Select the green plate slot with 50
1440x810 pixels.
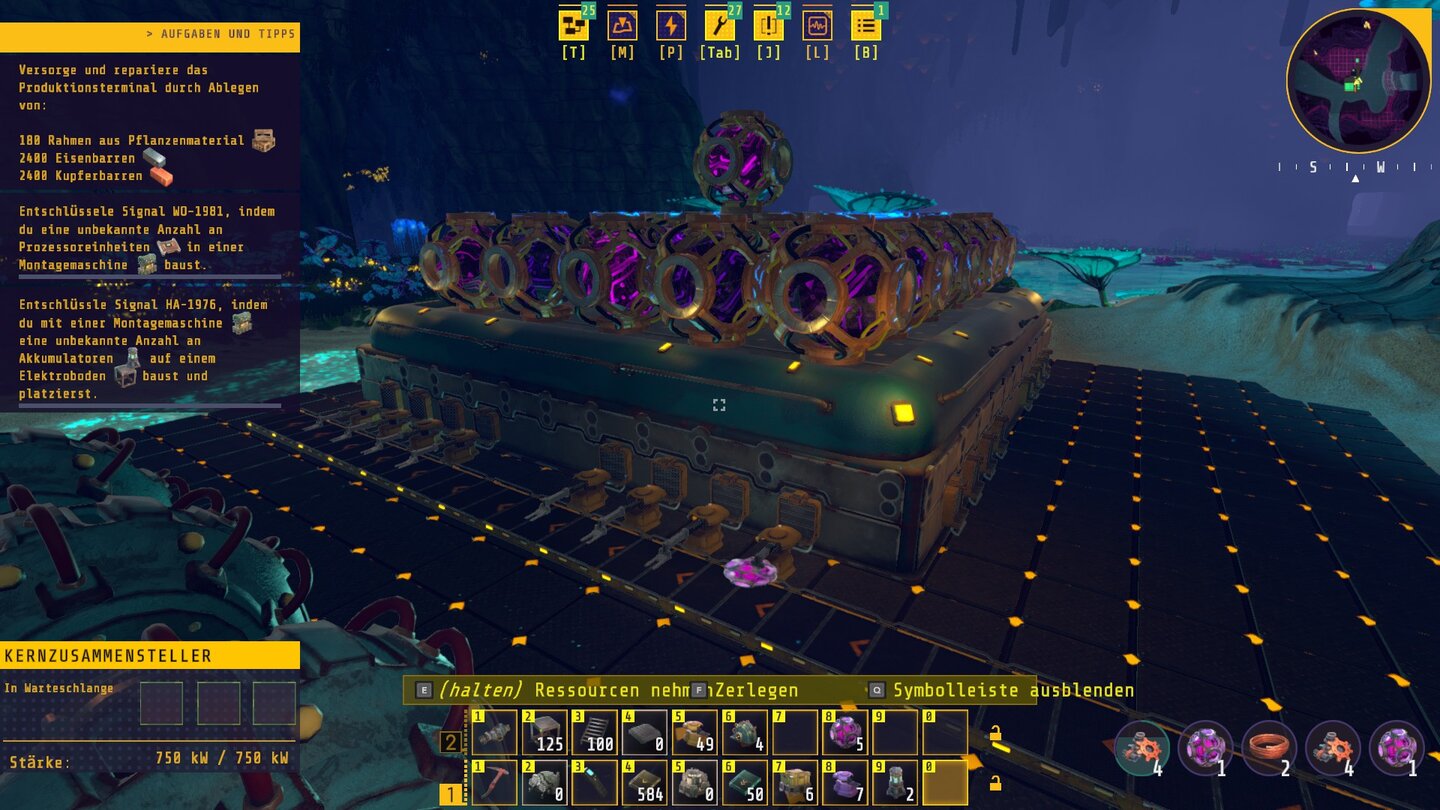tap(745, 782)
